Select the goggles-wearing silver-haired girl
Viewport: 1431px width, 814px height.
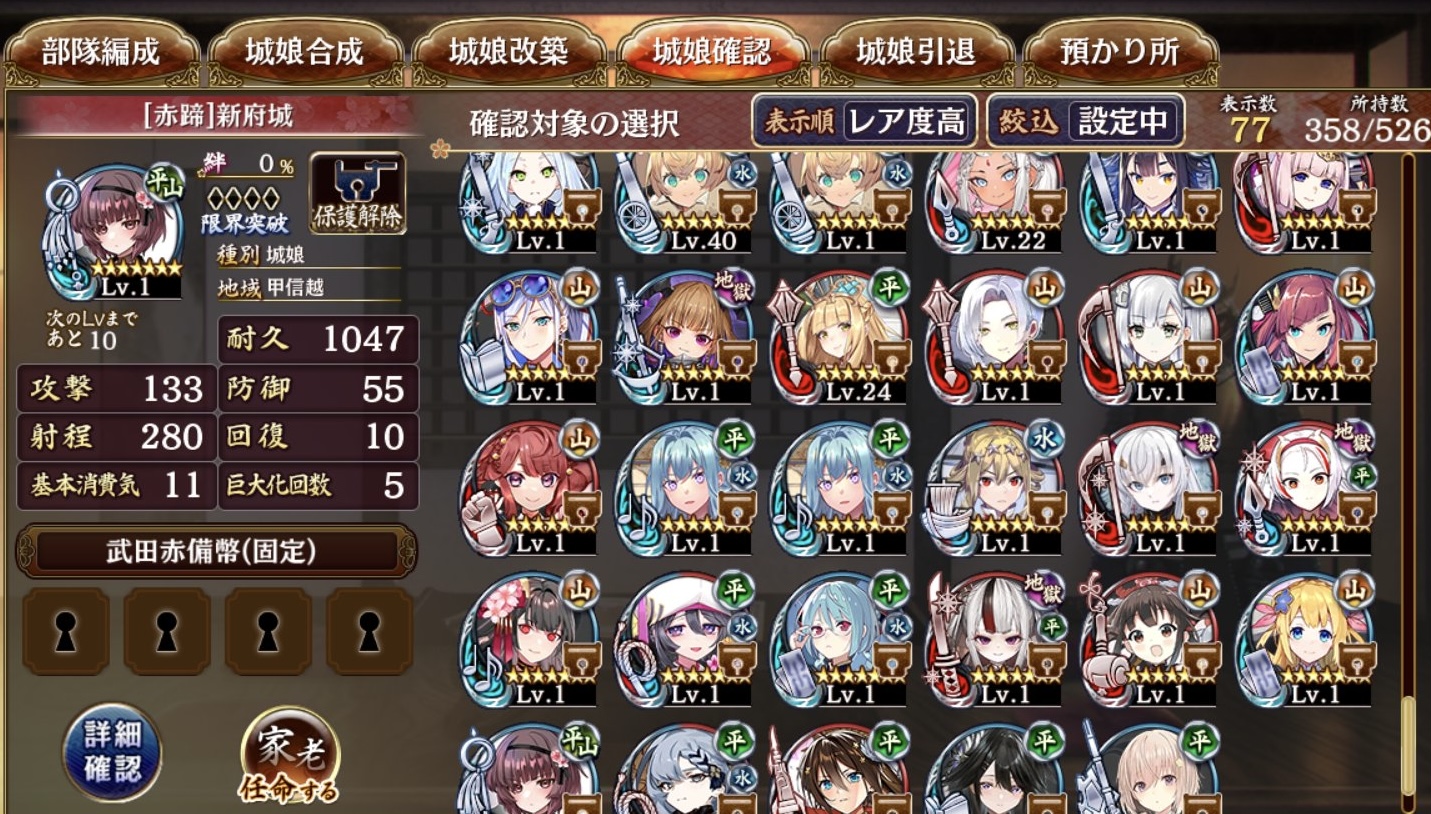[531, 338]
